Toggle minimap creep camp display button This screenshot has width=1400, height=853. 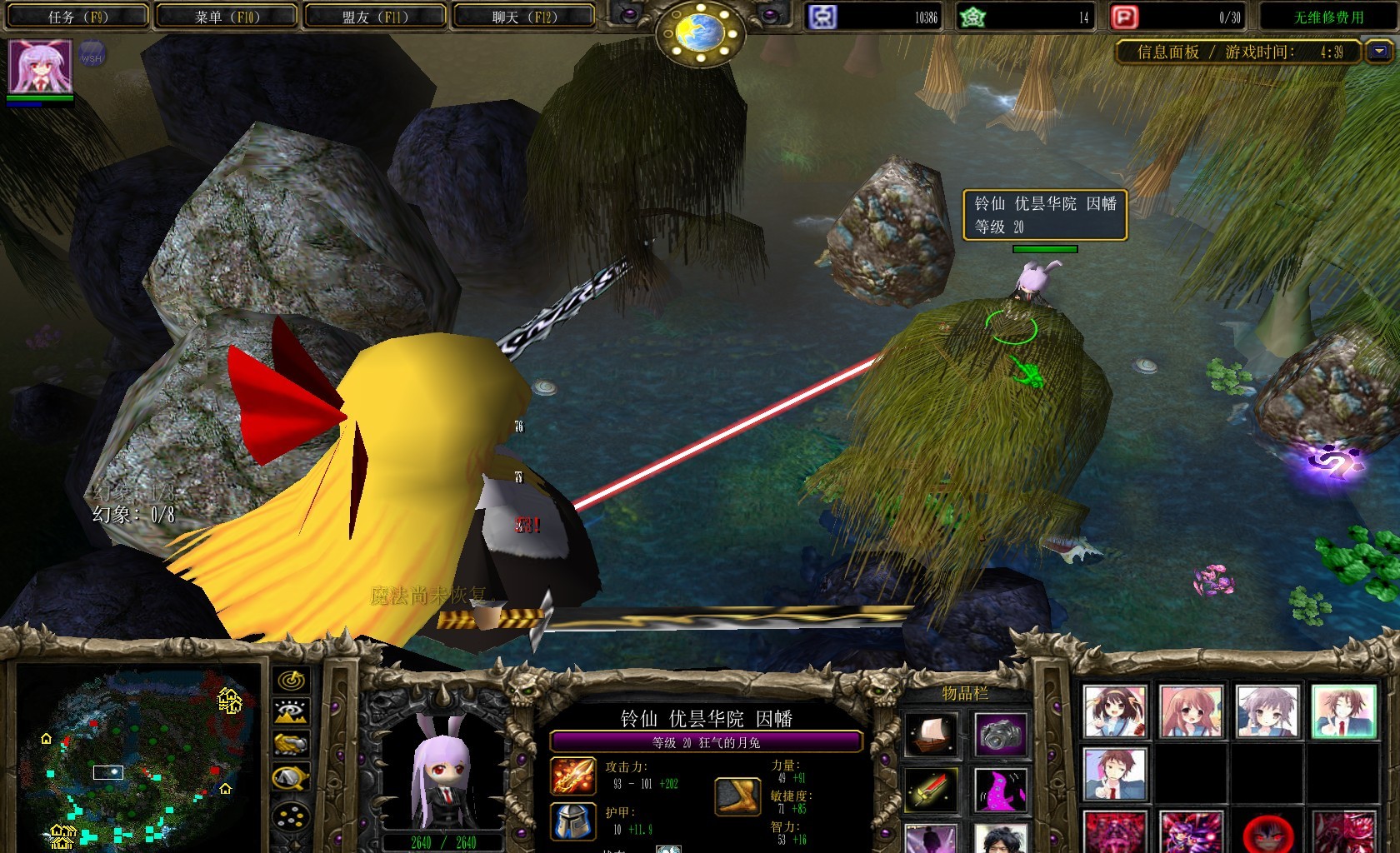tap(291, 778)
